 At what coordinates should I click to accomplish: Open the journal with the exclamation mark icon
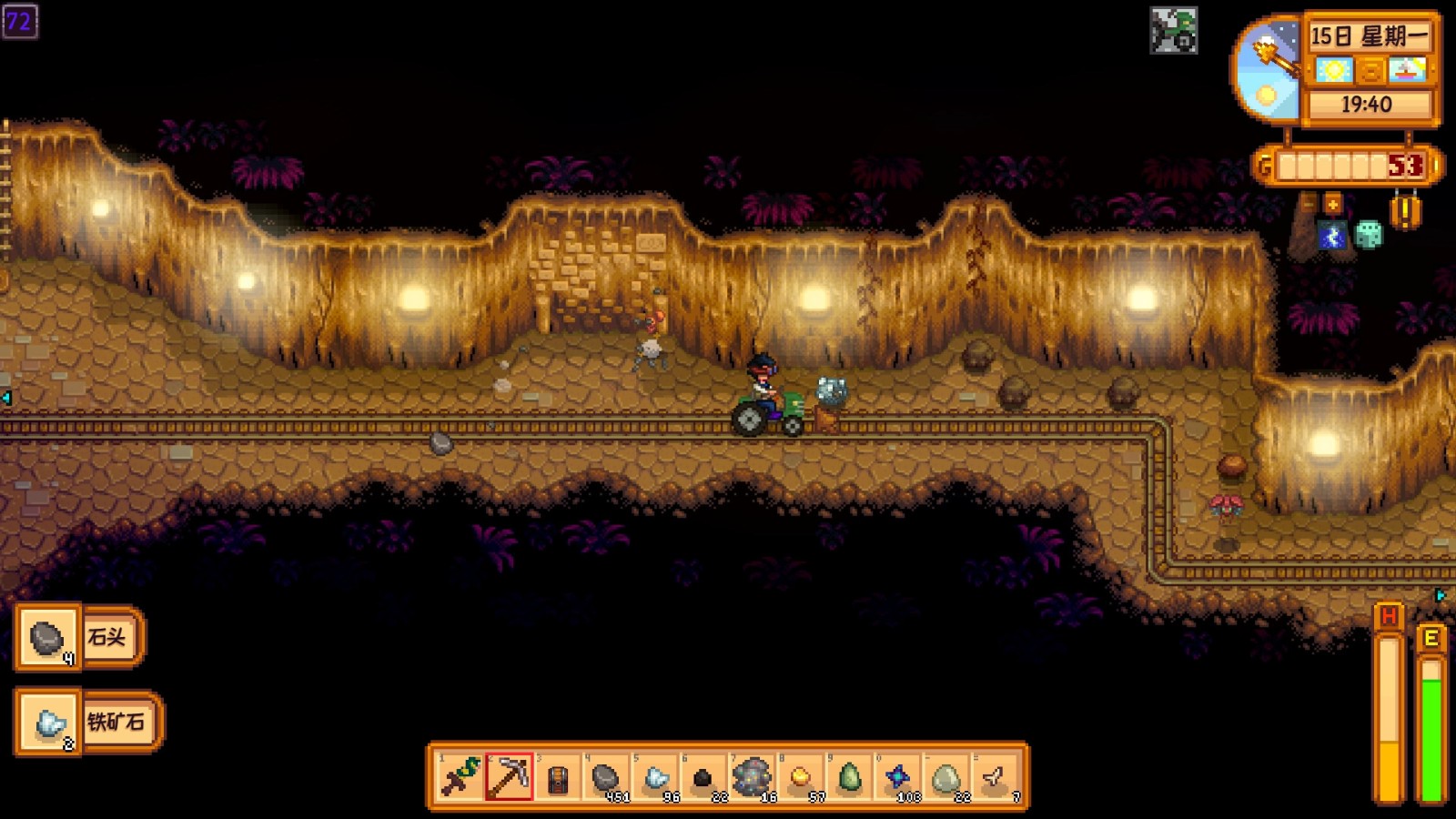[x=1406, y=212]
